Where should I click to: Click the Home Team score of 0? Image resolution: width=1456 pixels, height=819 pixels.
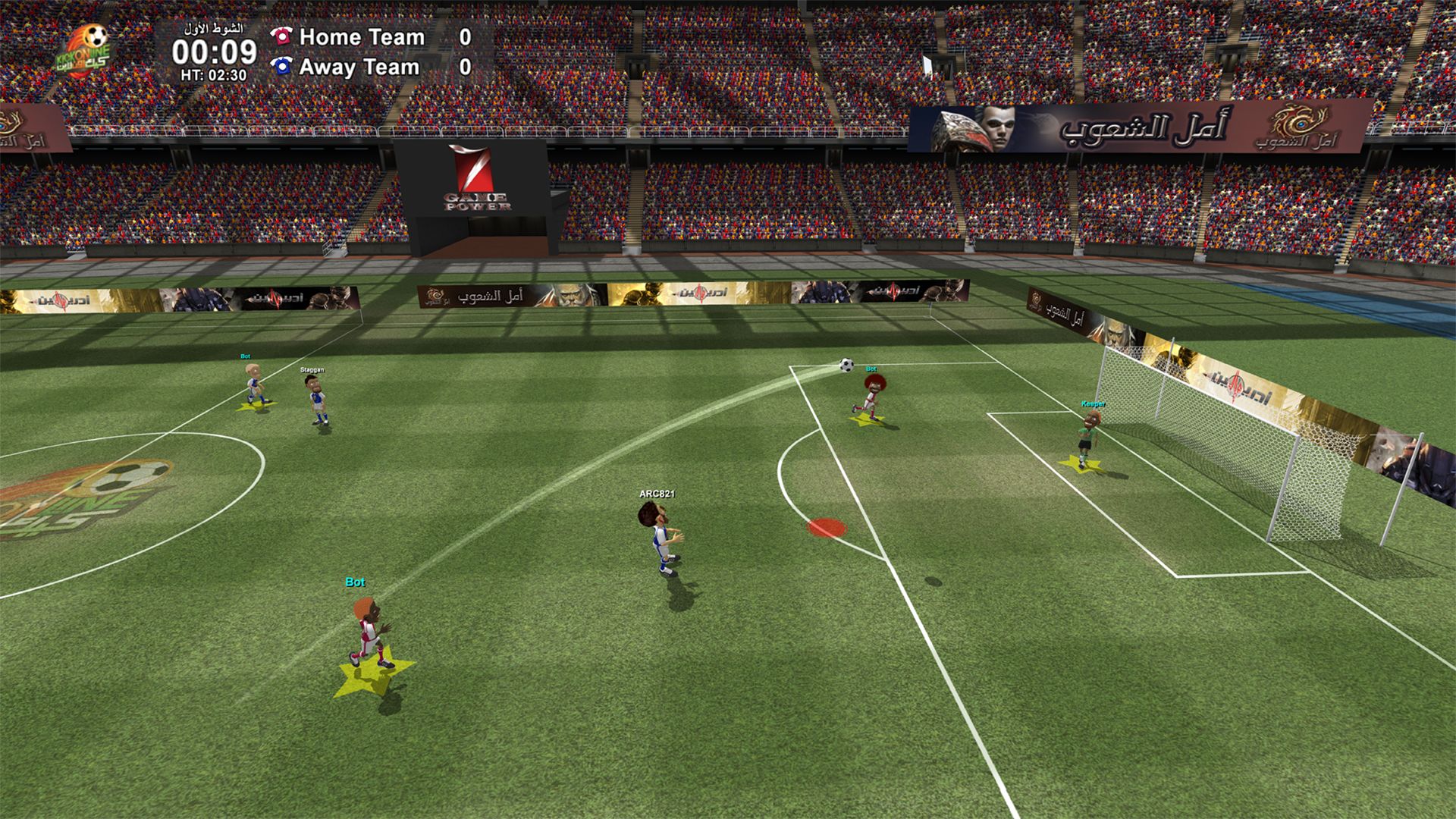[465, 36]
